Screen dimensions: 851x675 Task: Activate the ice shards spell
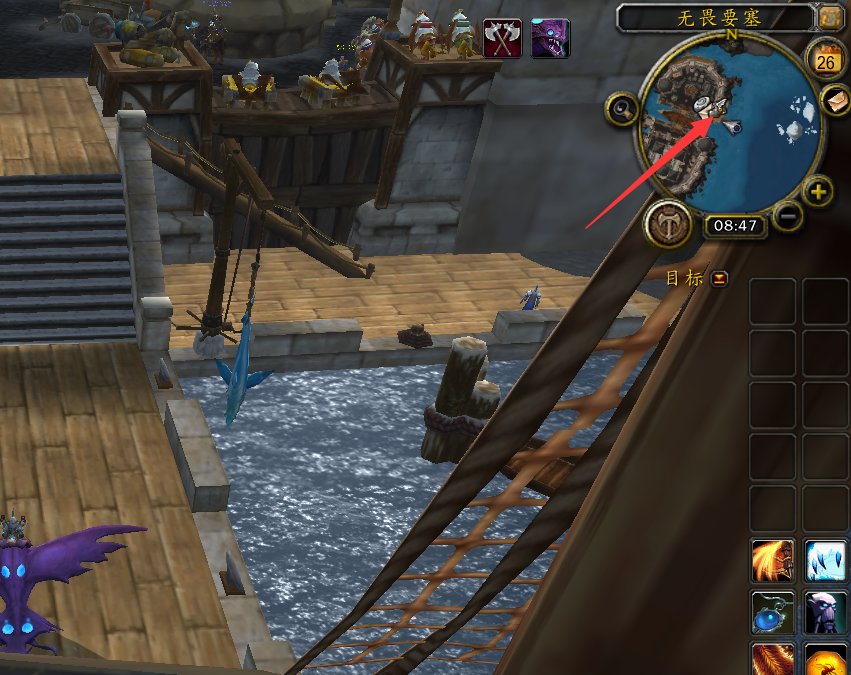pyautogui.click(x=827, y=560)
